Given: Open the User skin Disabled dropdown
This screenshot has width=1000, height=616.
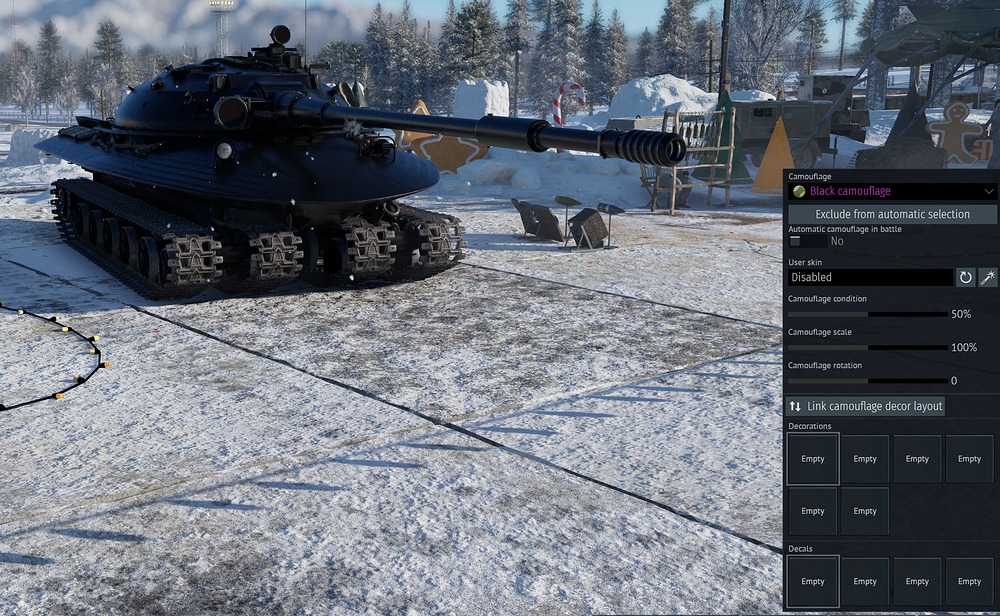Looking at the screenshot, I should click(x=870, y=277).
